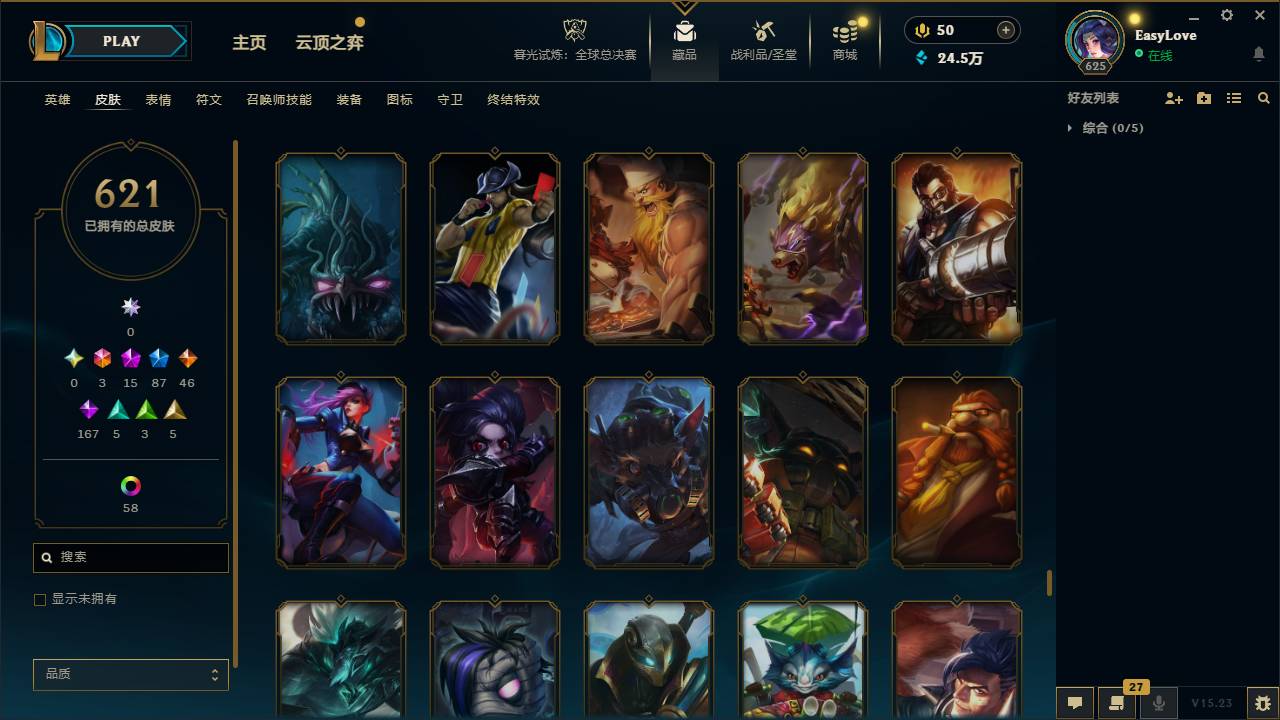Viewport: 1280px width, 720px height.
Task: Open the 品质 quality dropdown
Action: [x=130, y=674]
